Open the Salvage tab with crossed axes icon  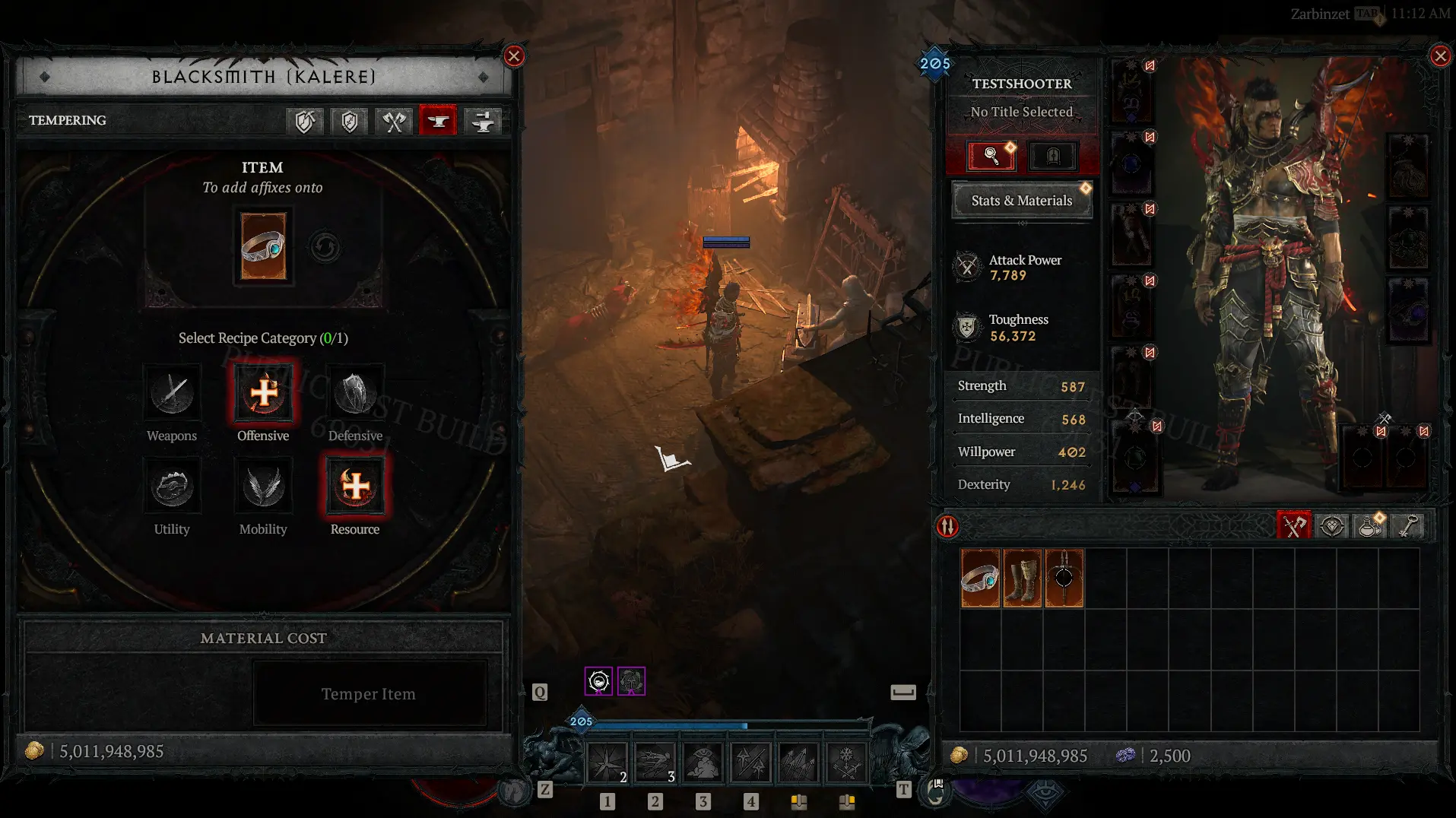pyautogui.click(x=393, y=121)
